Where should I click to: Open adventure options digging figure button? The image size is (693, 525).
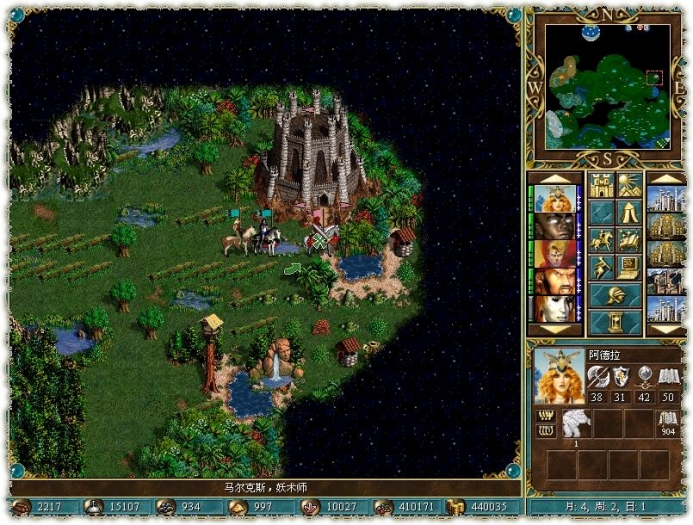(601, 267)
